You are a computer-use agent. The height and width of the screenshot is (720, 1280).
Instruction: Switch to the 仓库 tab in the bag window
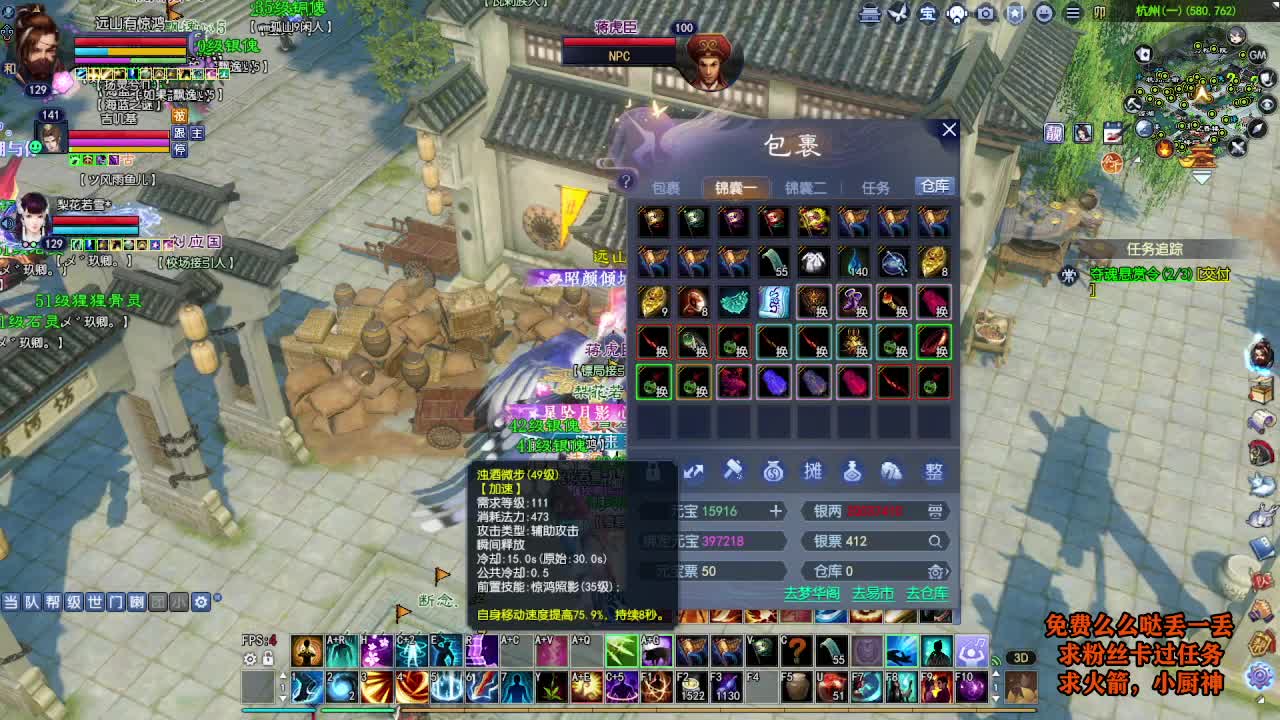click(934, 185)
